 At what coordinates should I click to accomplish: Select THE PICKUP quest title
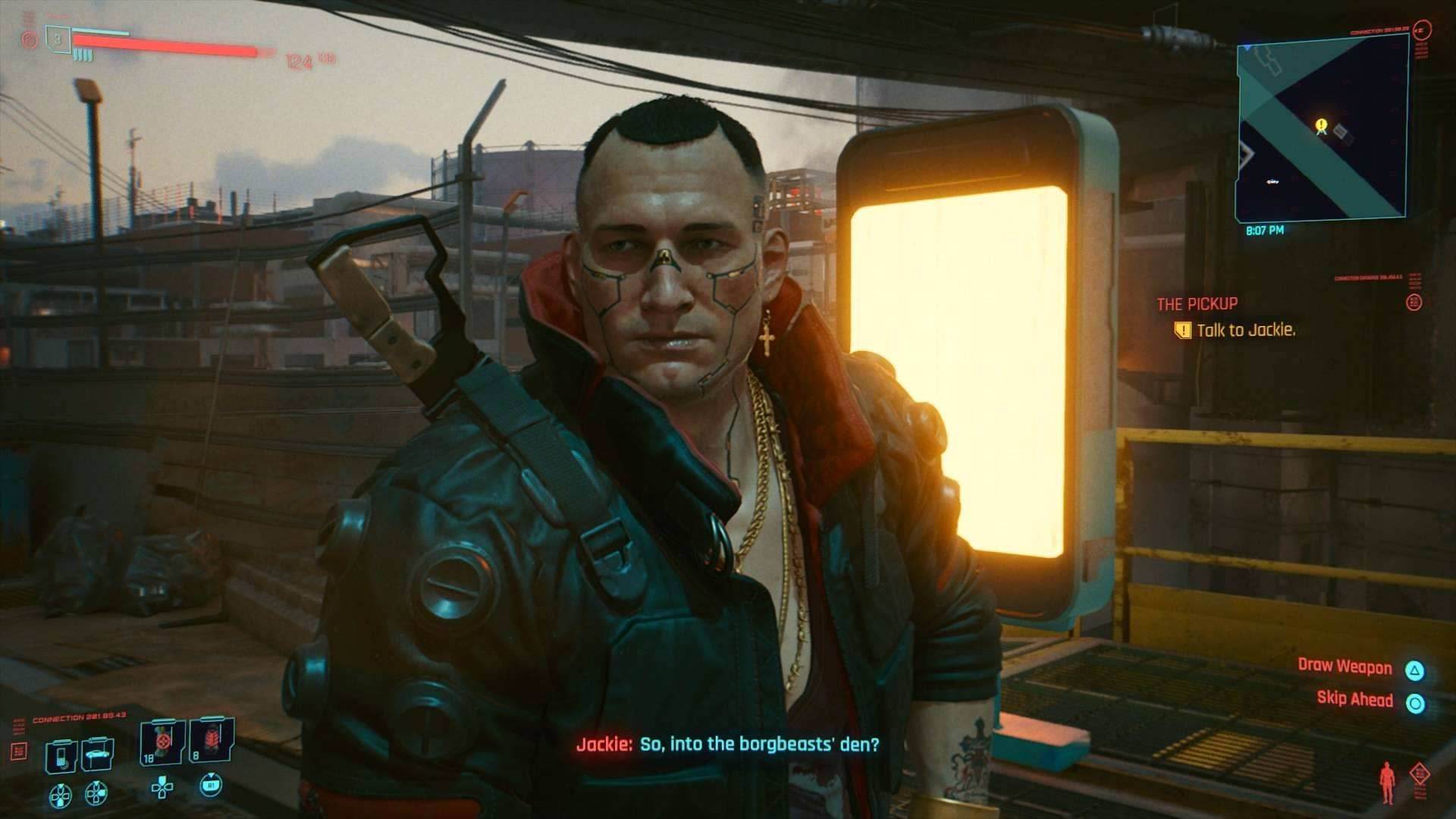pyautogui.click(x=1198, y=302)
